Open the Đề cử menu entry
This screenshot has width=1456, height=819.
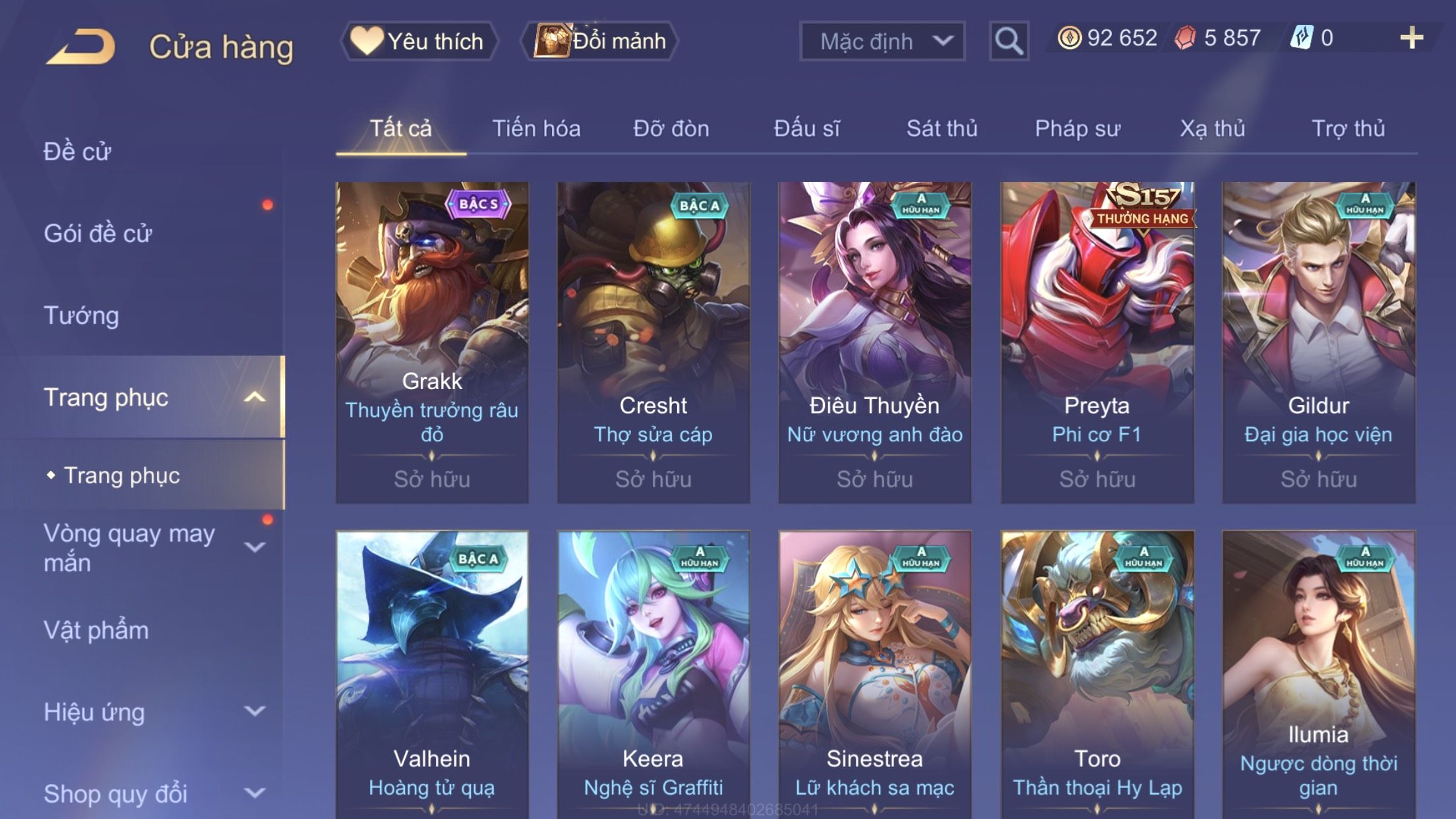pyautogui.click(x=77, y=152)
